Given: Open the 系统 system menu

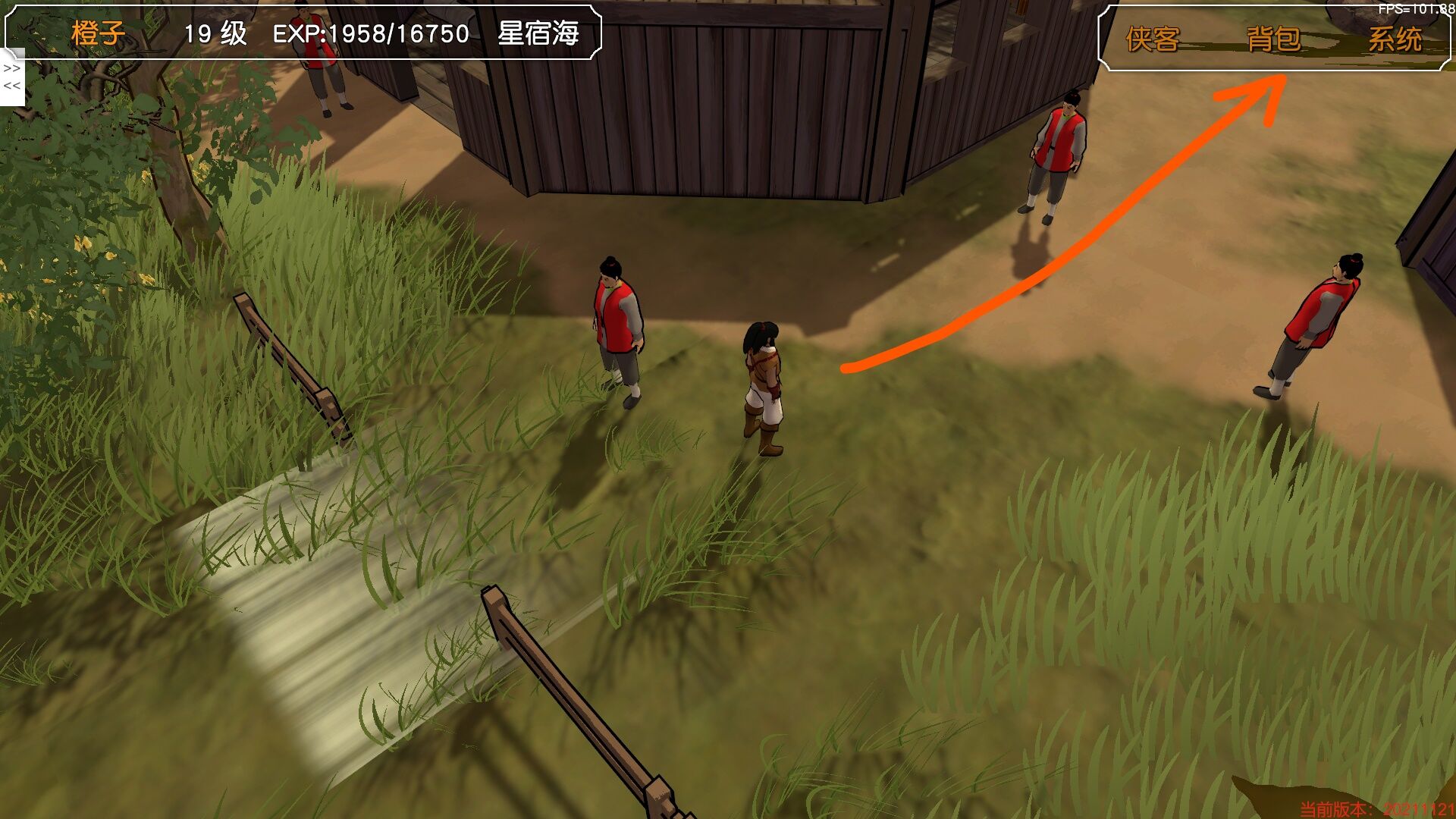Looking at the screenshot, I should click(1394, 39).
